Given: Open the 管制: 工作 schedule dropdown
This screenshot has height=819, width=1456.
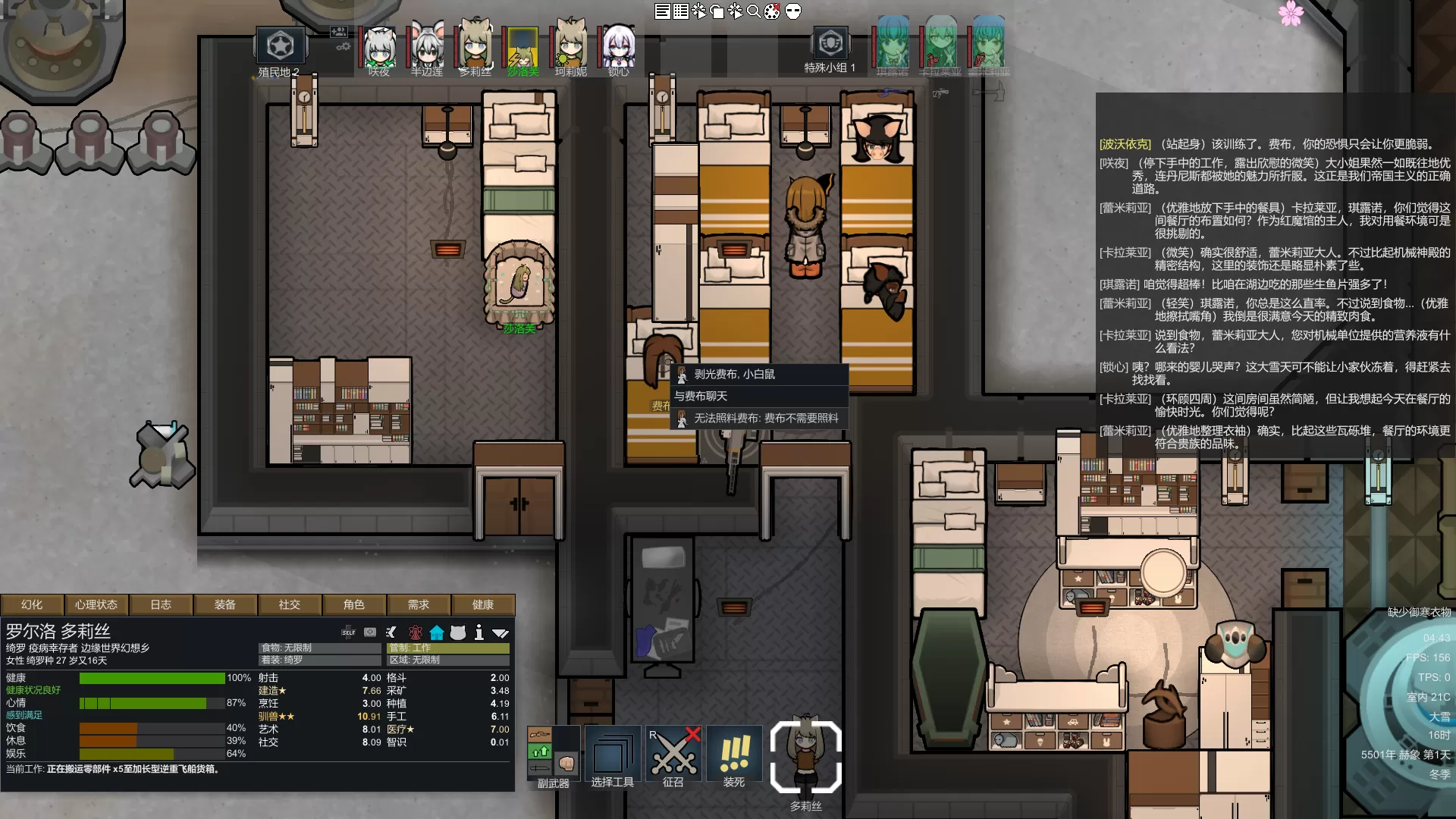Looking at the screenshot, I should (x=448, y=648).
